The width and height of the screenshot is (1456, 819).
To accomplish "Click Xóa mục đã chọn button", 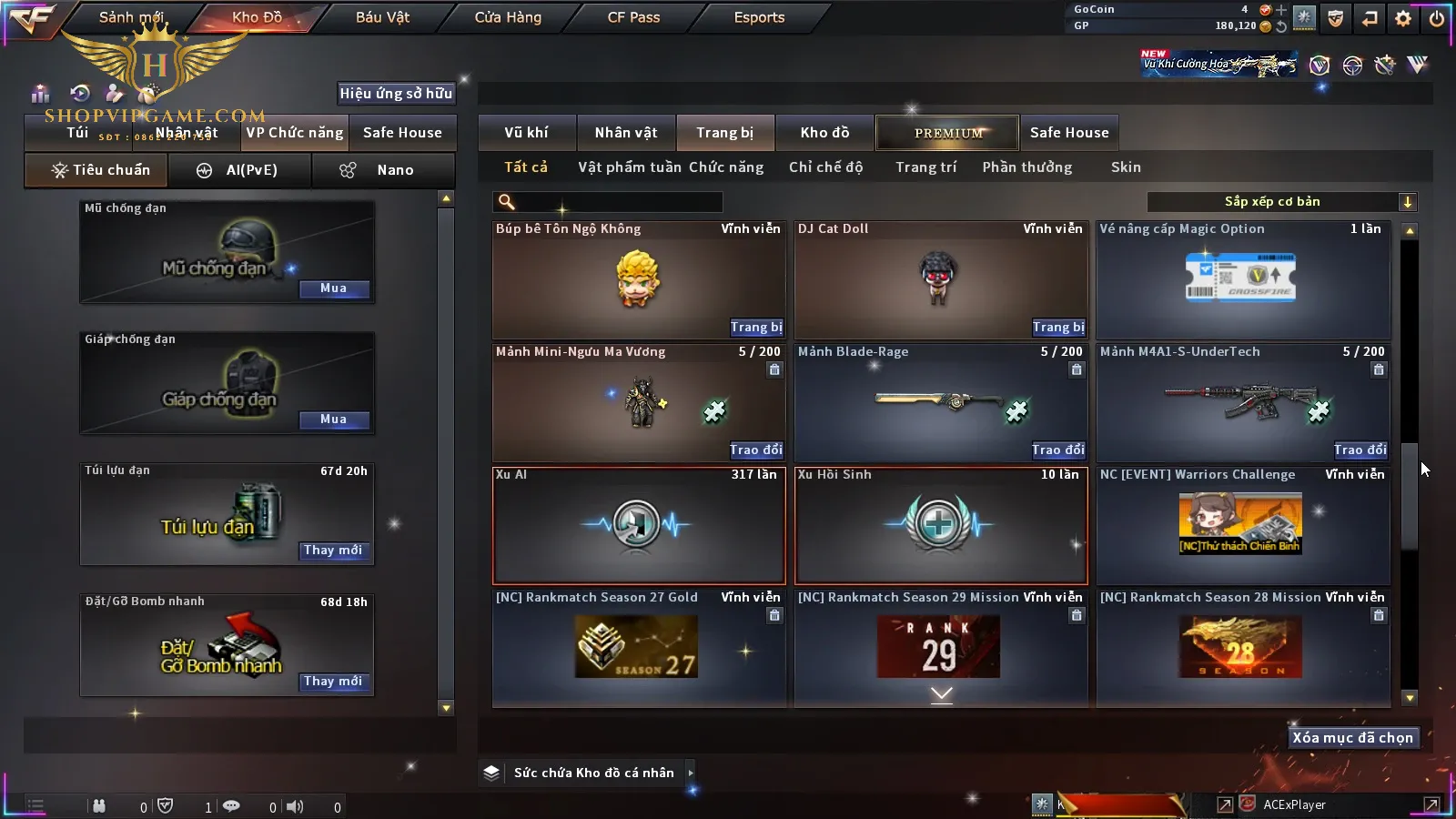I will click(1352, 738).
